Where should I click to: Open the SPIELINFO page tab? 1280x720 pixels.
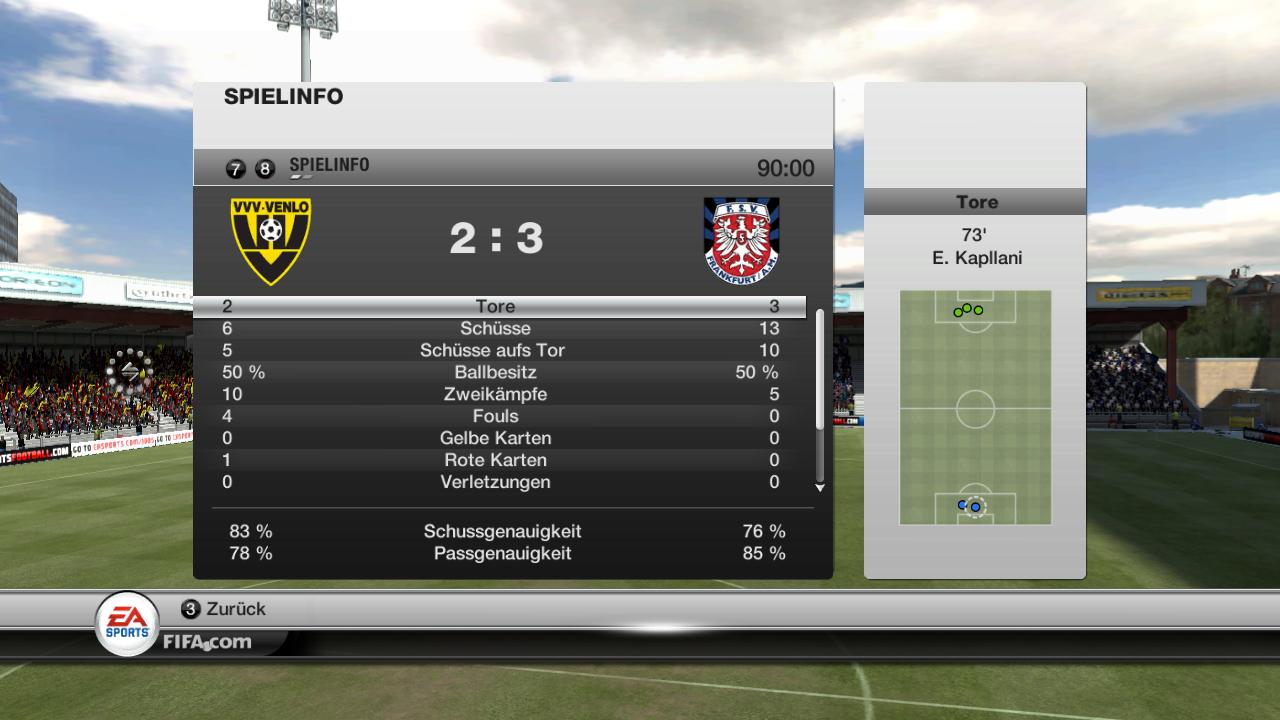[328, 166]
